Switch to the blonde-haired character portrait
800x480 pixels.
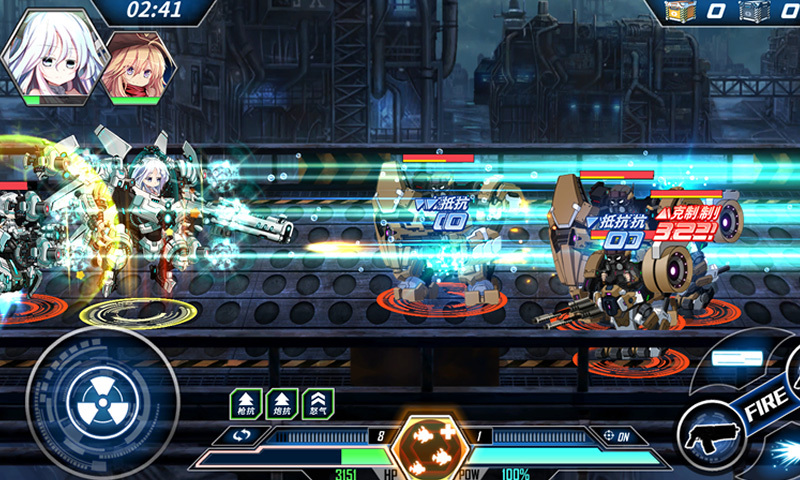(x=137, y=65)
